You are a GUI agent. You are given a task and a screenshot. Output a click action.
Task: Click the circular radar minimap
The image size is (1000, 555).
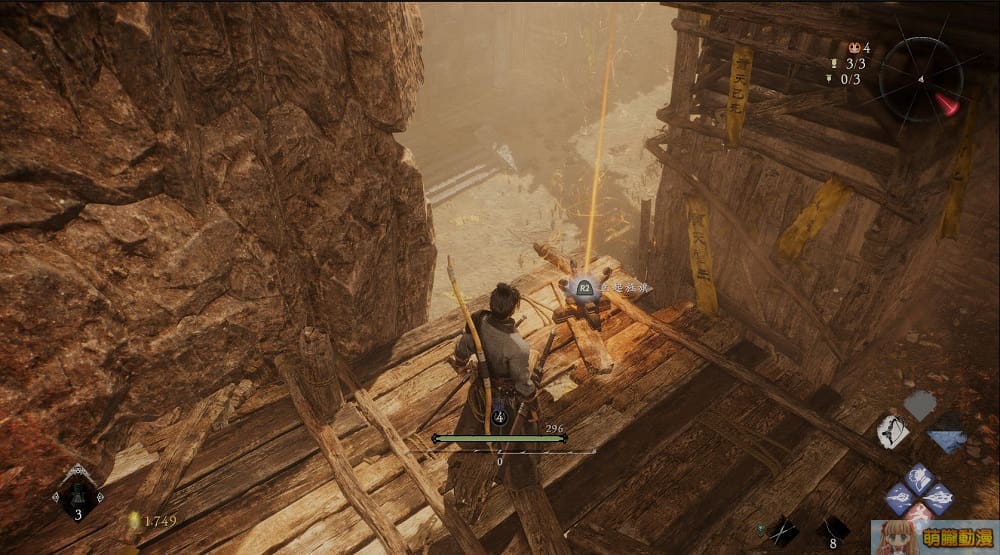pos(921,78)
